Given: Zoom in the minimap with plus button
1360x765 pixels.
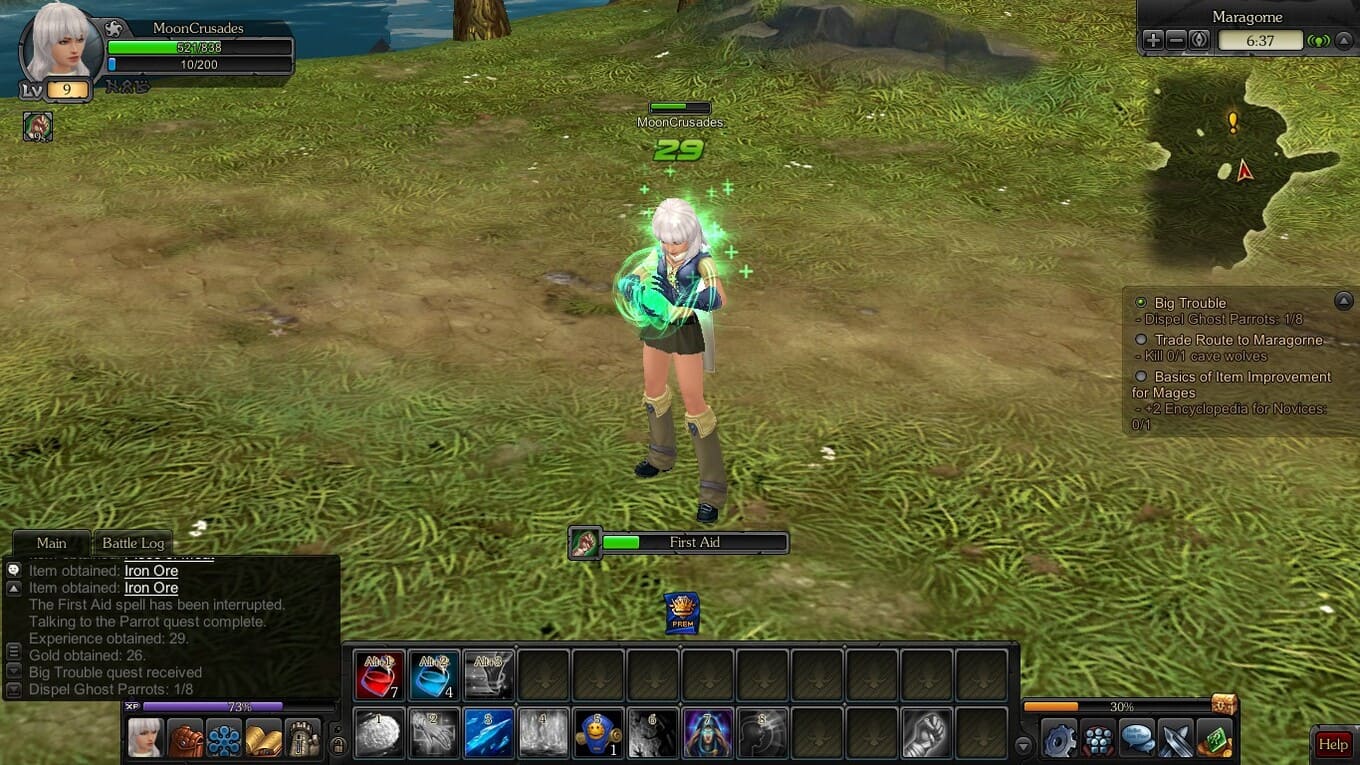Looking at the screenshot, I should click(1153, 40).
